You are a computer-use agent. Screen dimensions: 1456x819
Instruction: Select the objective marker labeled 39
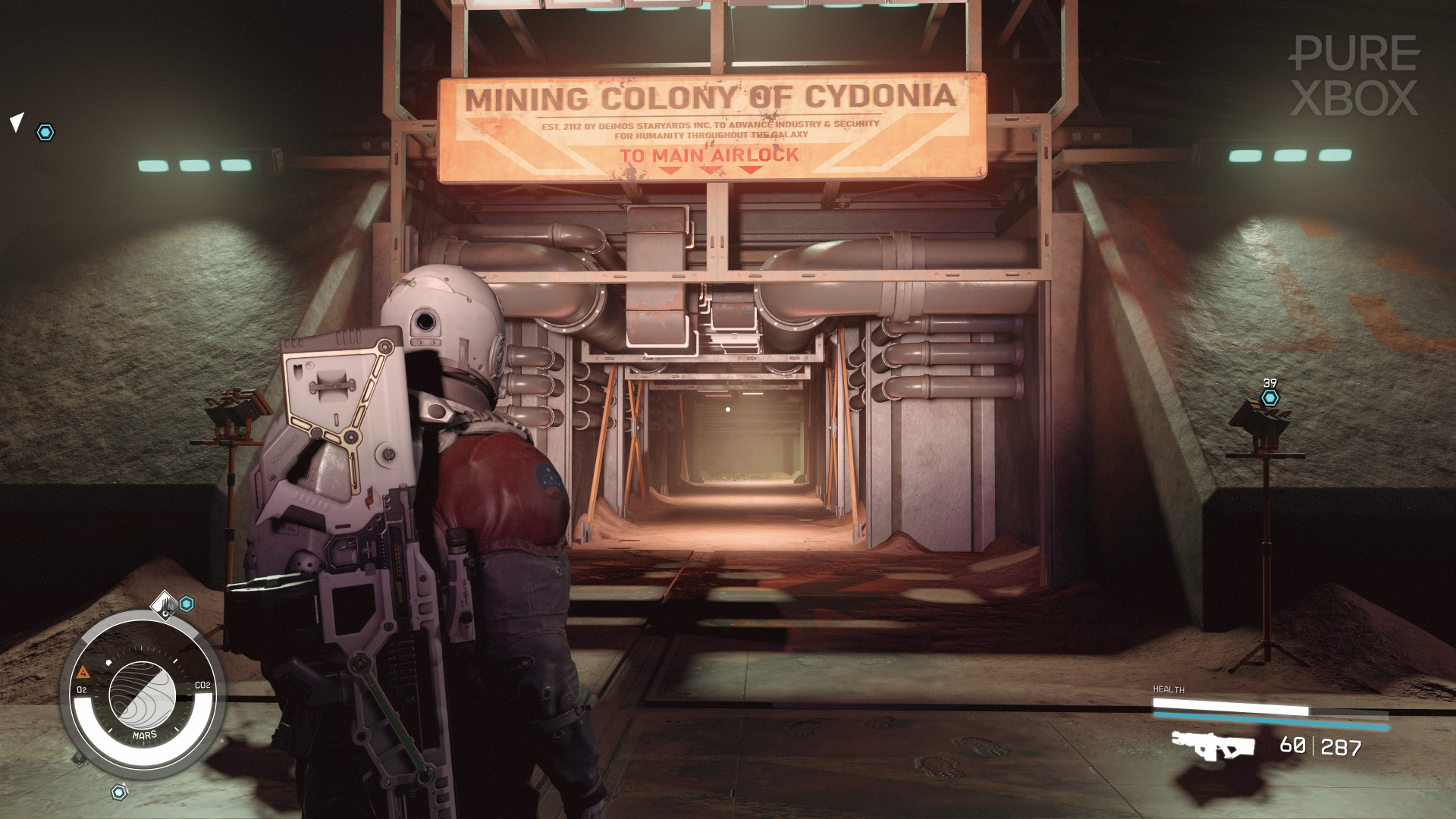[1270, 397]
